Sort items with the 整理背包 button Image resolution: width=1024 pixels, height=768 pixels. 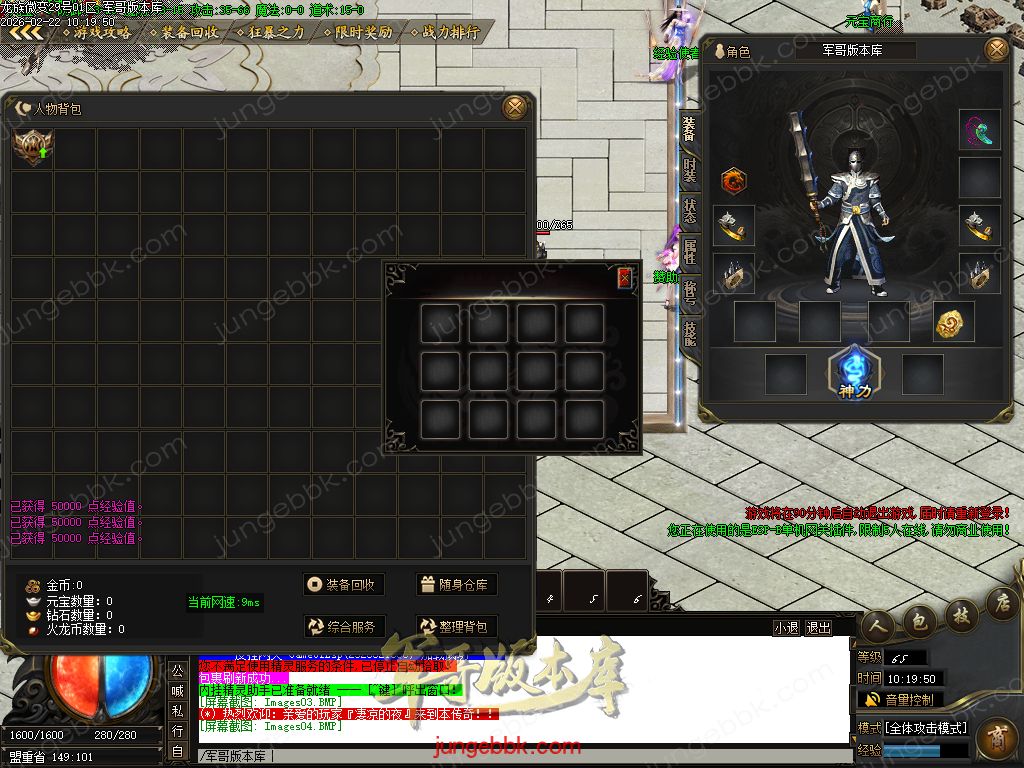[x=456, y=627]
